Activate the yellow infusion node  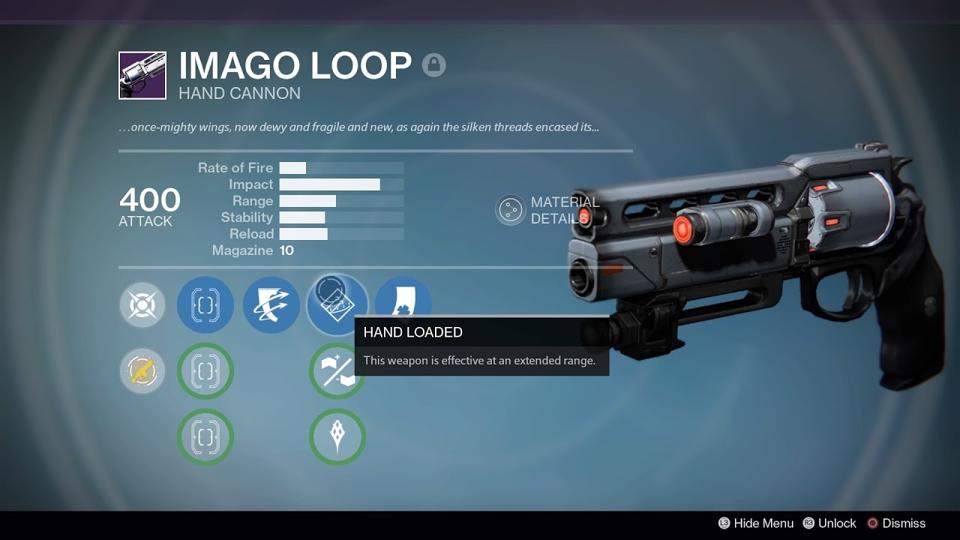[143, 371]
